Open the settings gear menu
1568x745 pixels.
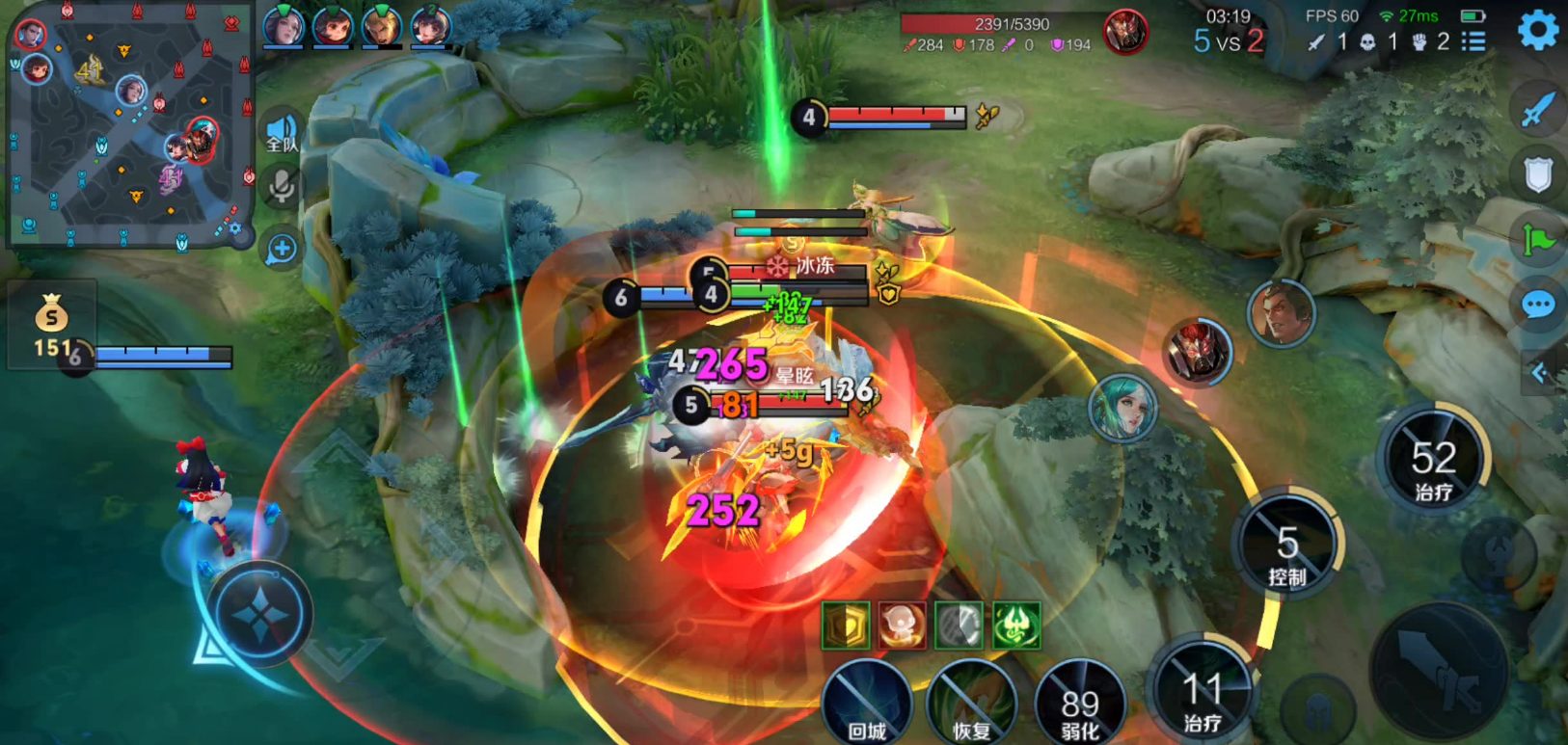(x=1537, y=31)
